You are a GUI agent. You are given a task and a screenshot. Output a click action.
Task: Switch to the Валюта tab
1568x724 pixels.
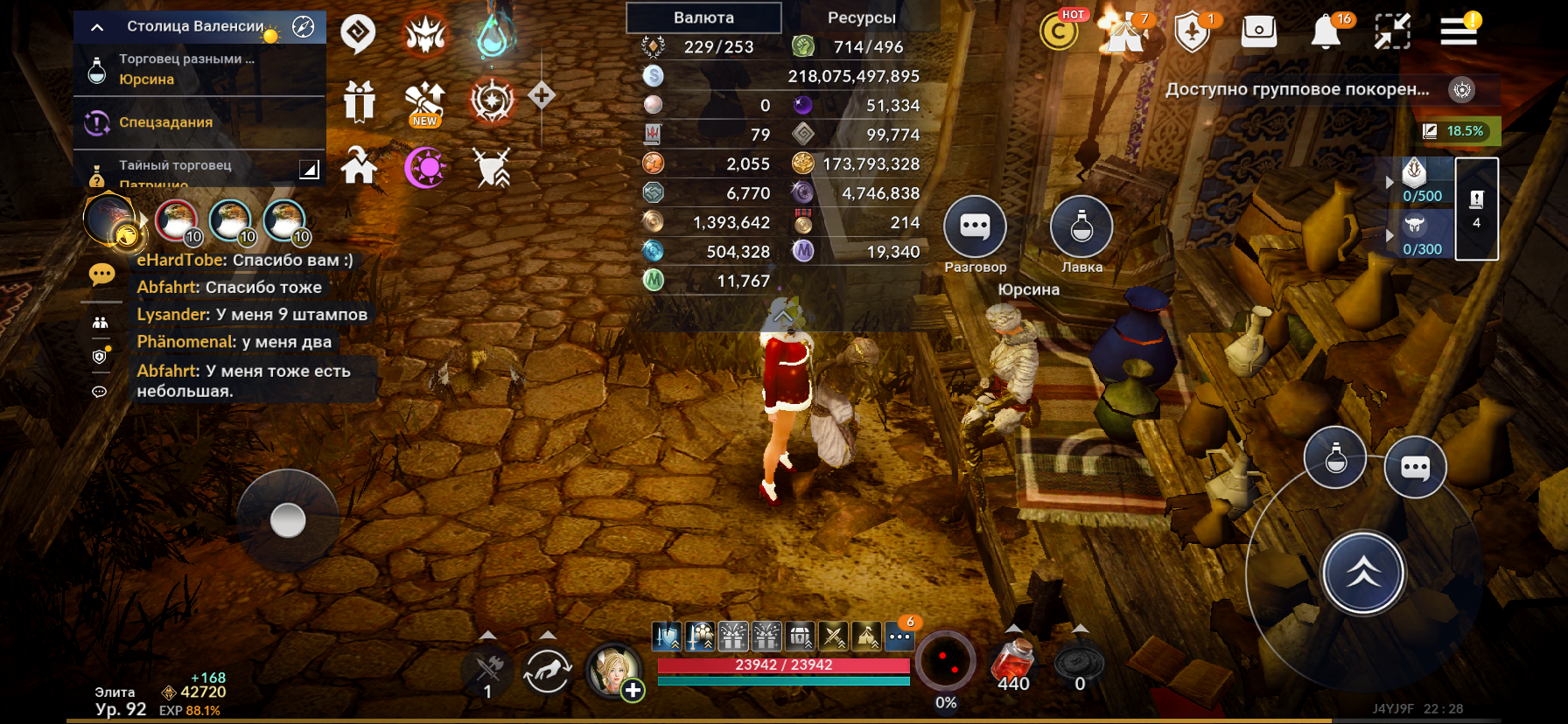tap(703, 17)
